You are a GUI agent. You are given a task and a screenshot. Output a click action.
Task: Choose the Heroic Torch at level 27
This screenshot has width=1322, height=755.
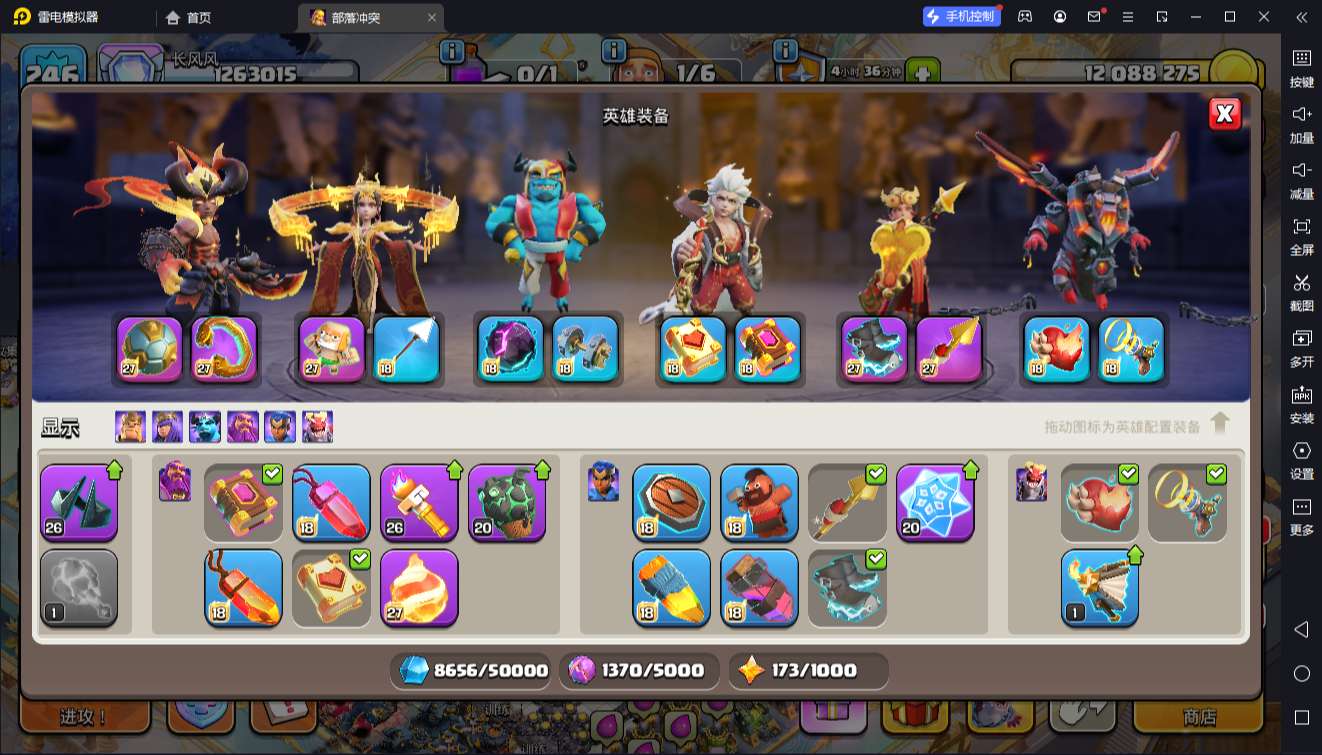[419, 588]
